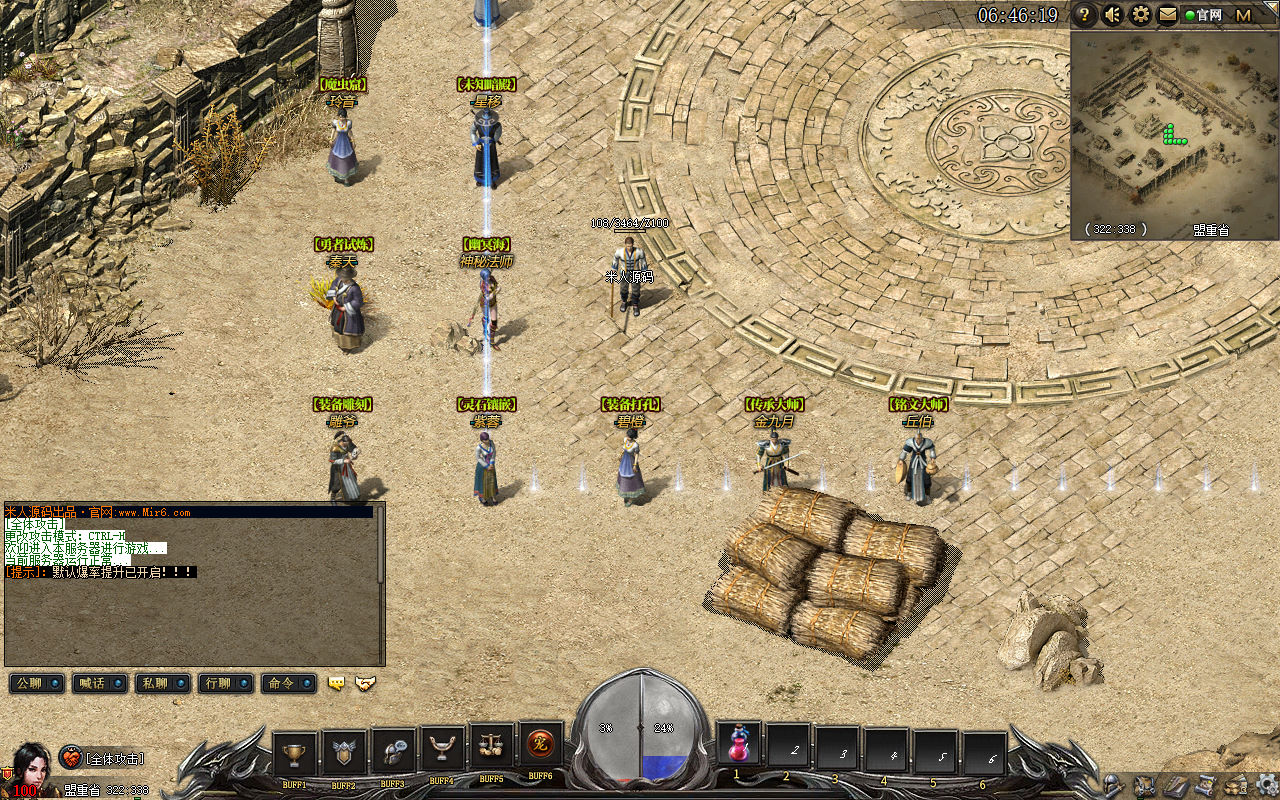This screenshot has width=1280, height=800.
Task: Use the red potion in hotbar slot 1
Action: [738, 745]
